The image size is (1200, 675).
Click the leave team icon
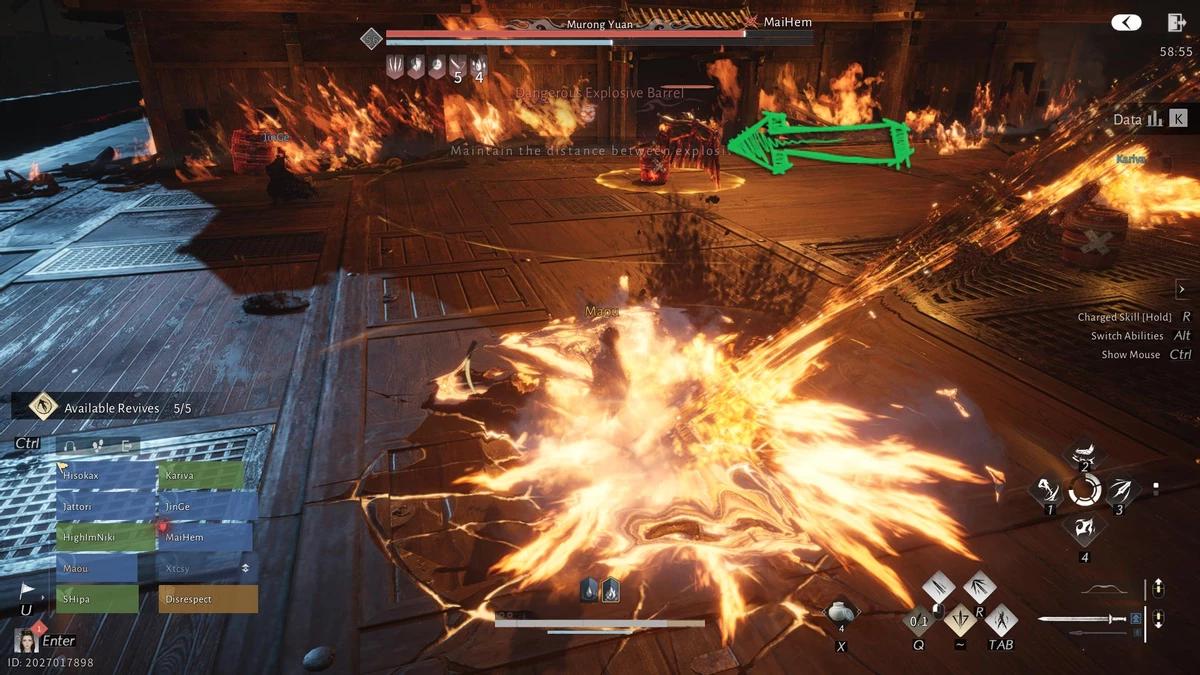tap(126, 445)
